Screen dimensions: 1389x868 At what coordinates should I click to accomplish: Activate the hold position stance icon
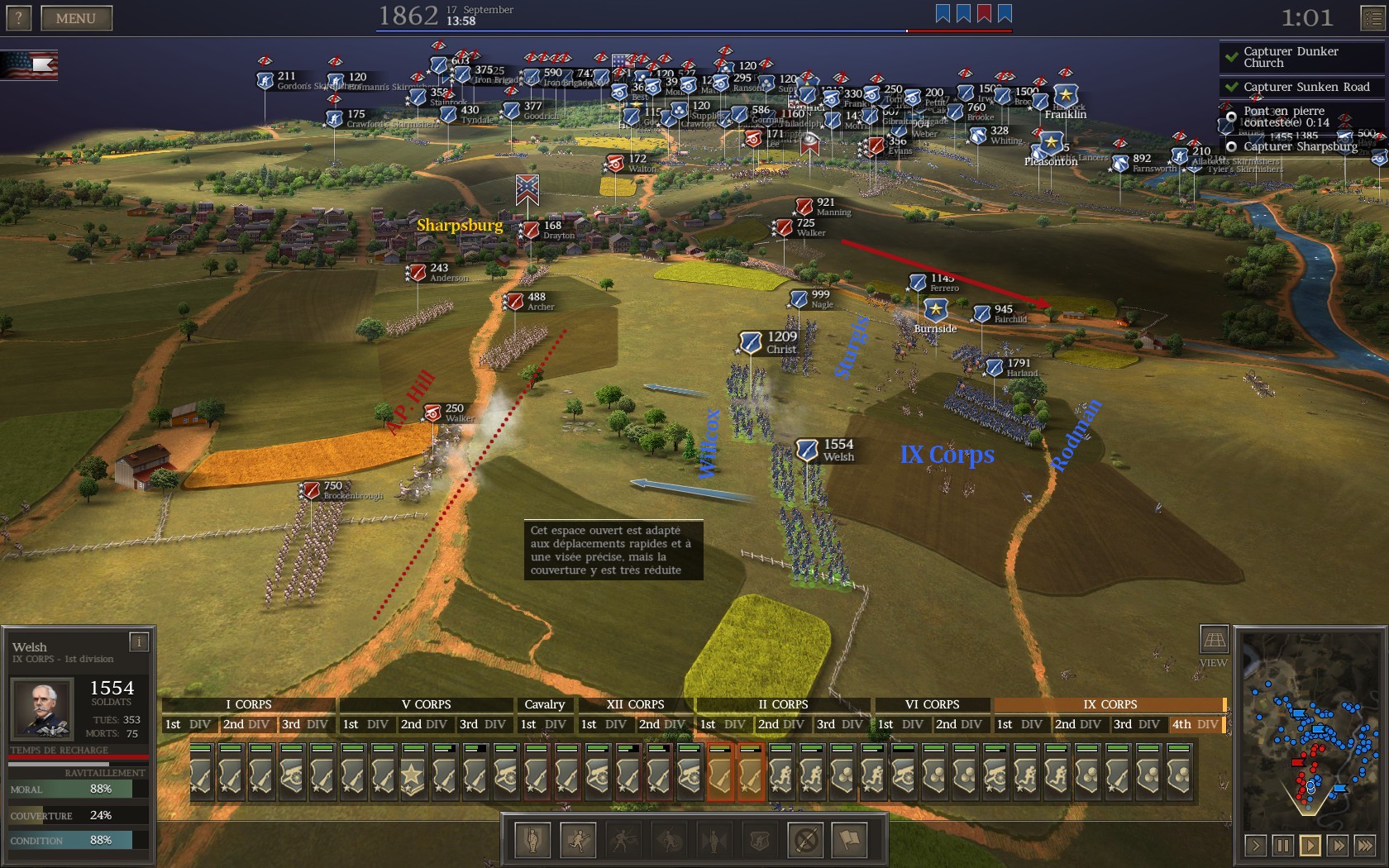point(533,841)
